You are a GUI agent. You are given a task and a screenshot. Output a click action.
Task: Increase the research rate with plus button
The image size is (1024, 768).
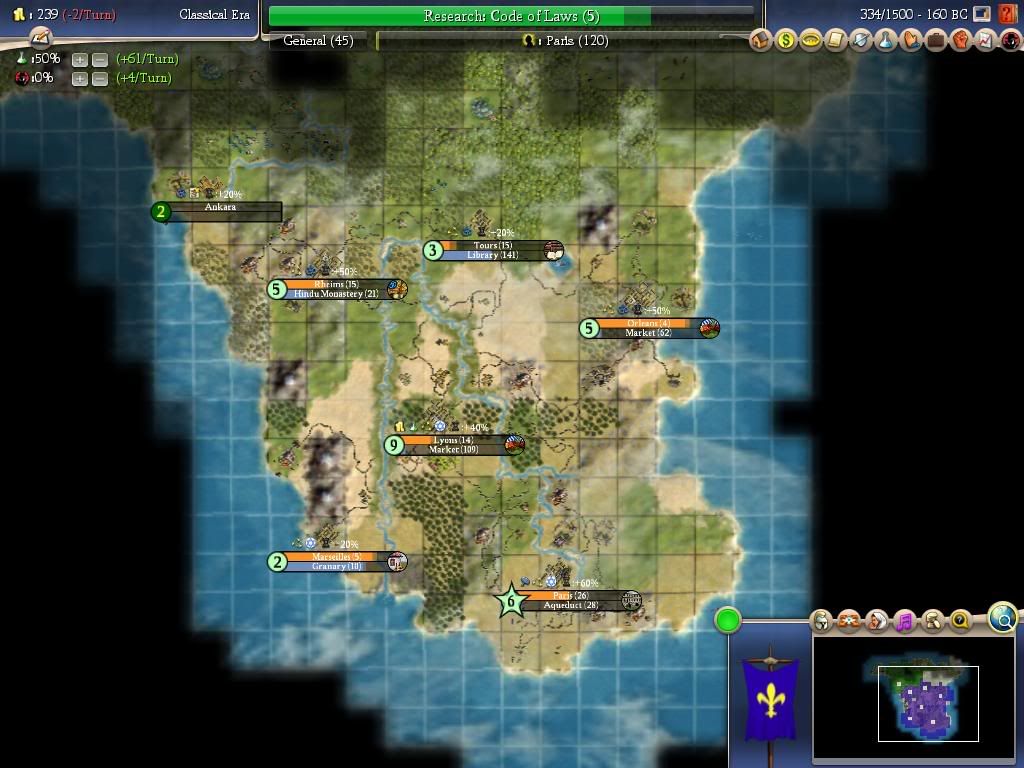pos(80,60)
